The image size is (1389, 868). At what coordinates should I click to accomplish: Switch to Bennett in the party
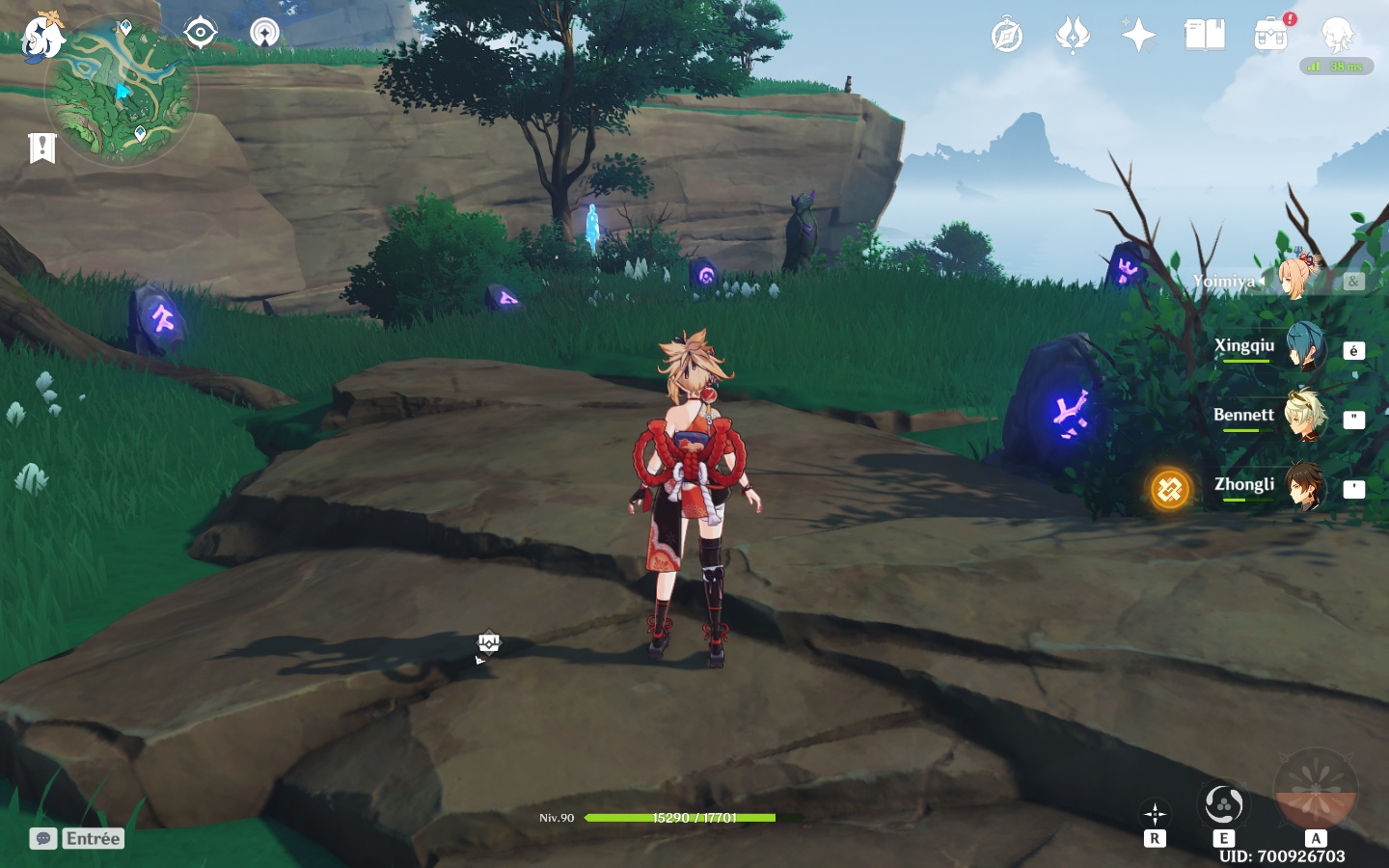point(1304,418)
